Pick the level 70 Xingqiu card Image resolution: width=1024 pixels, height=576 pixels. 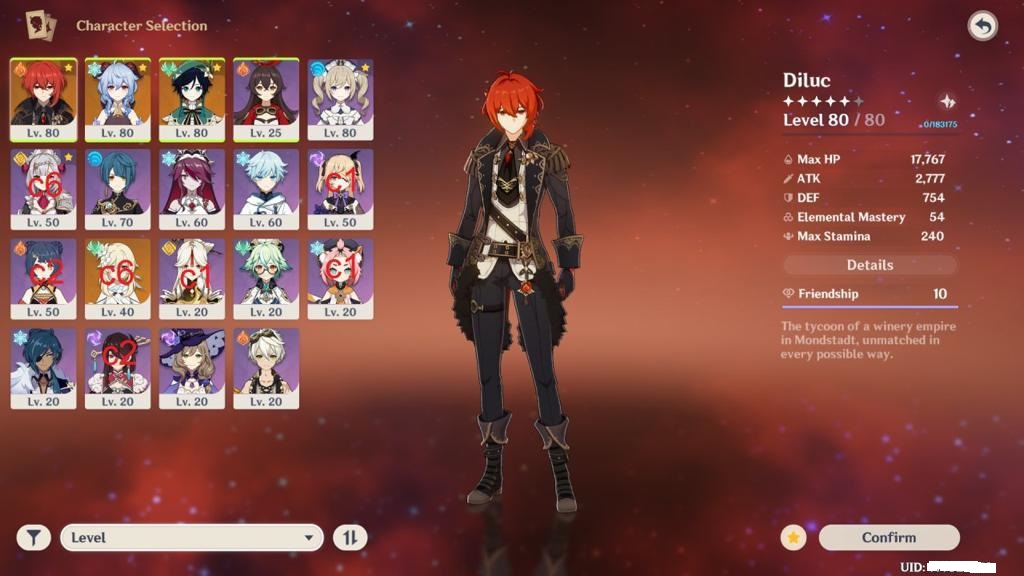(117, 188)
